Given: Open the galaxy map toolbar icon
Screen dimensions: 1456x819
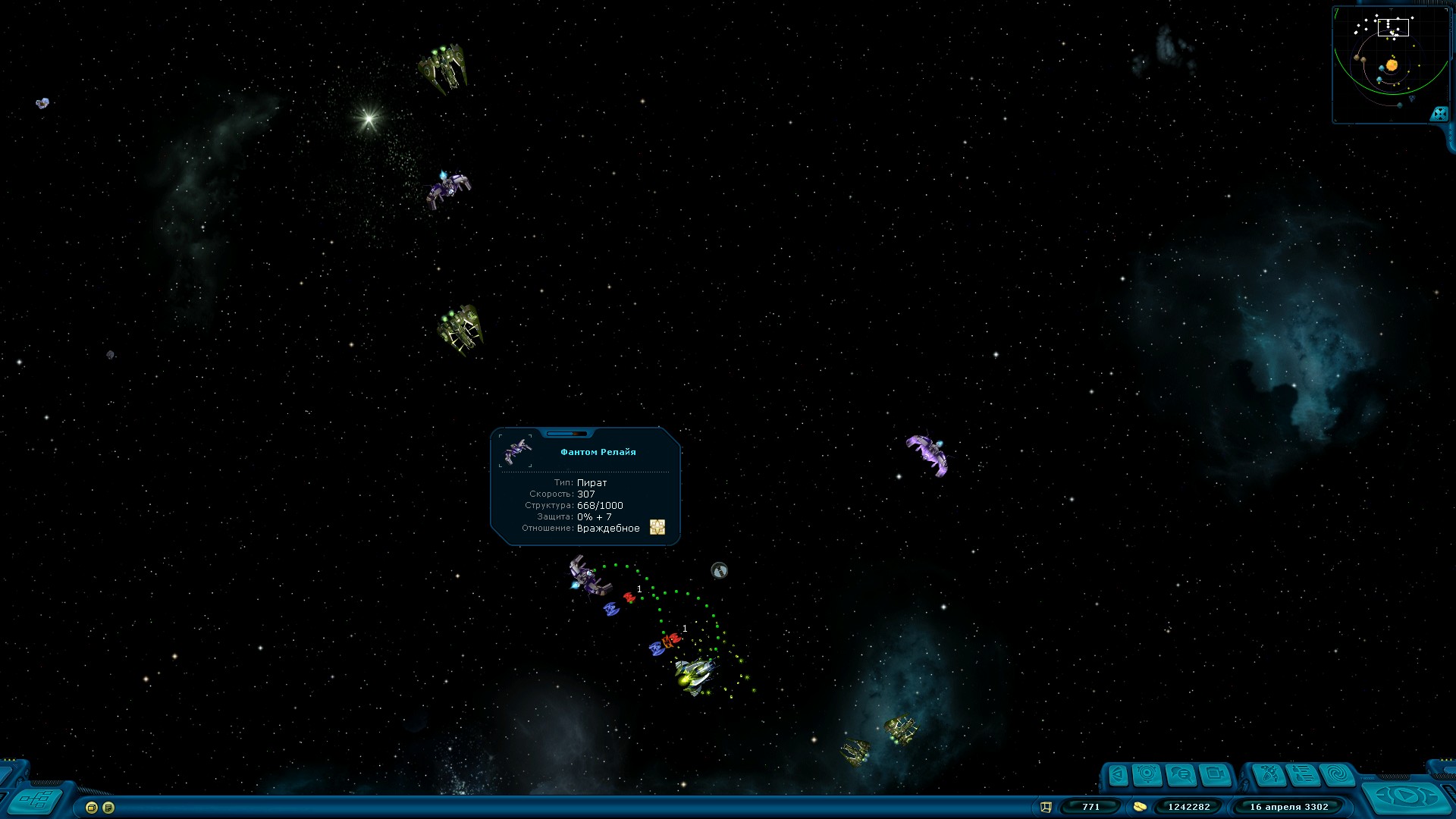Looking at the screenshot, I should (1270, 773).
